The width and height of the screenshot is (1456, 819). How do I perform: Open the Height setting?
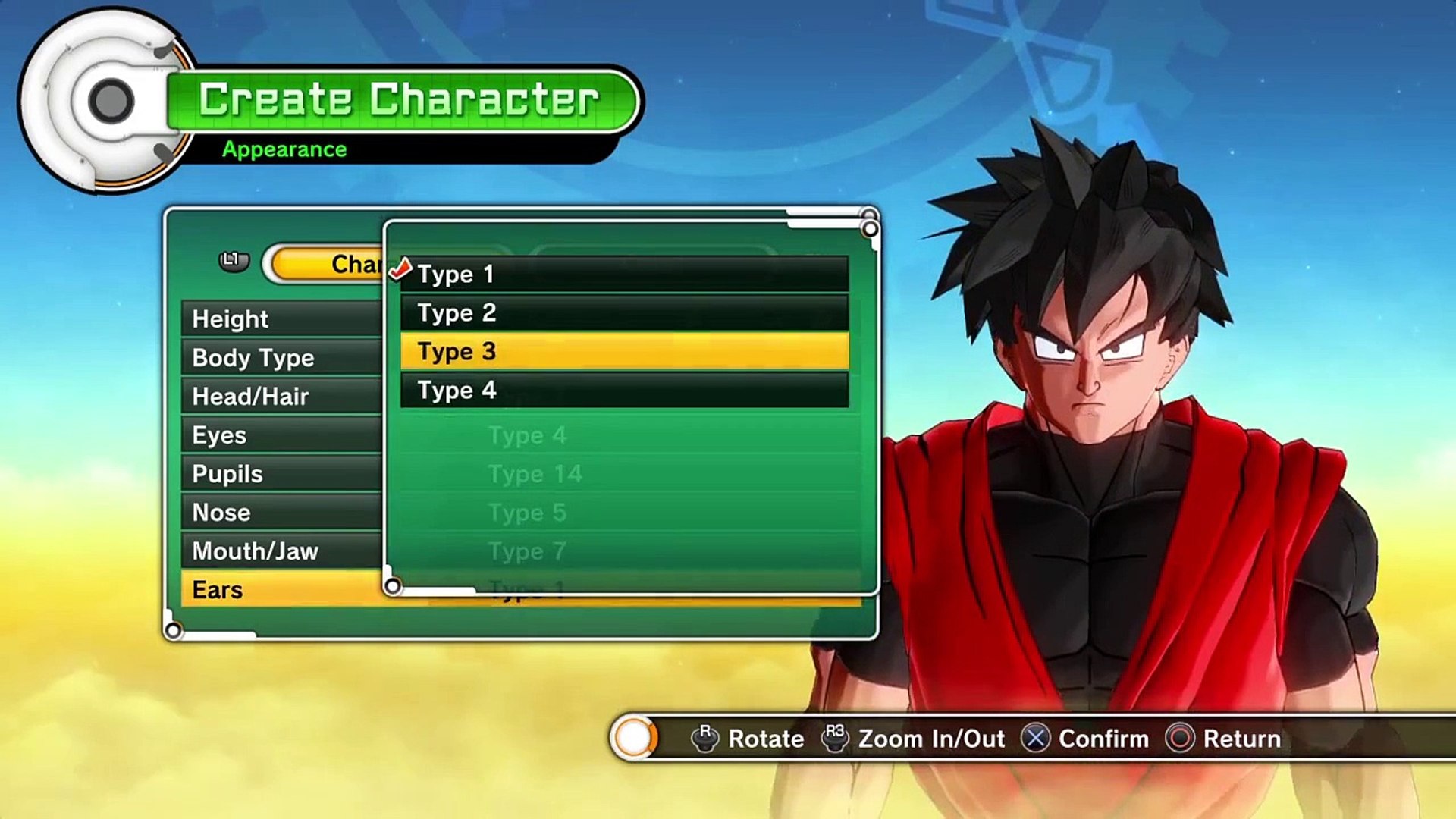click(281, 319)
